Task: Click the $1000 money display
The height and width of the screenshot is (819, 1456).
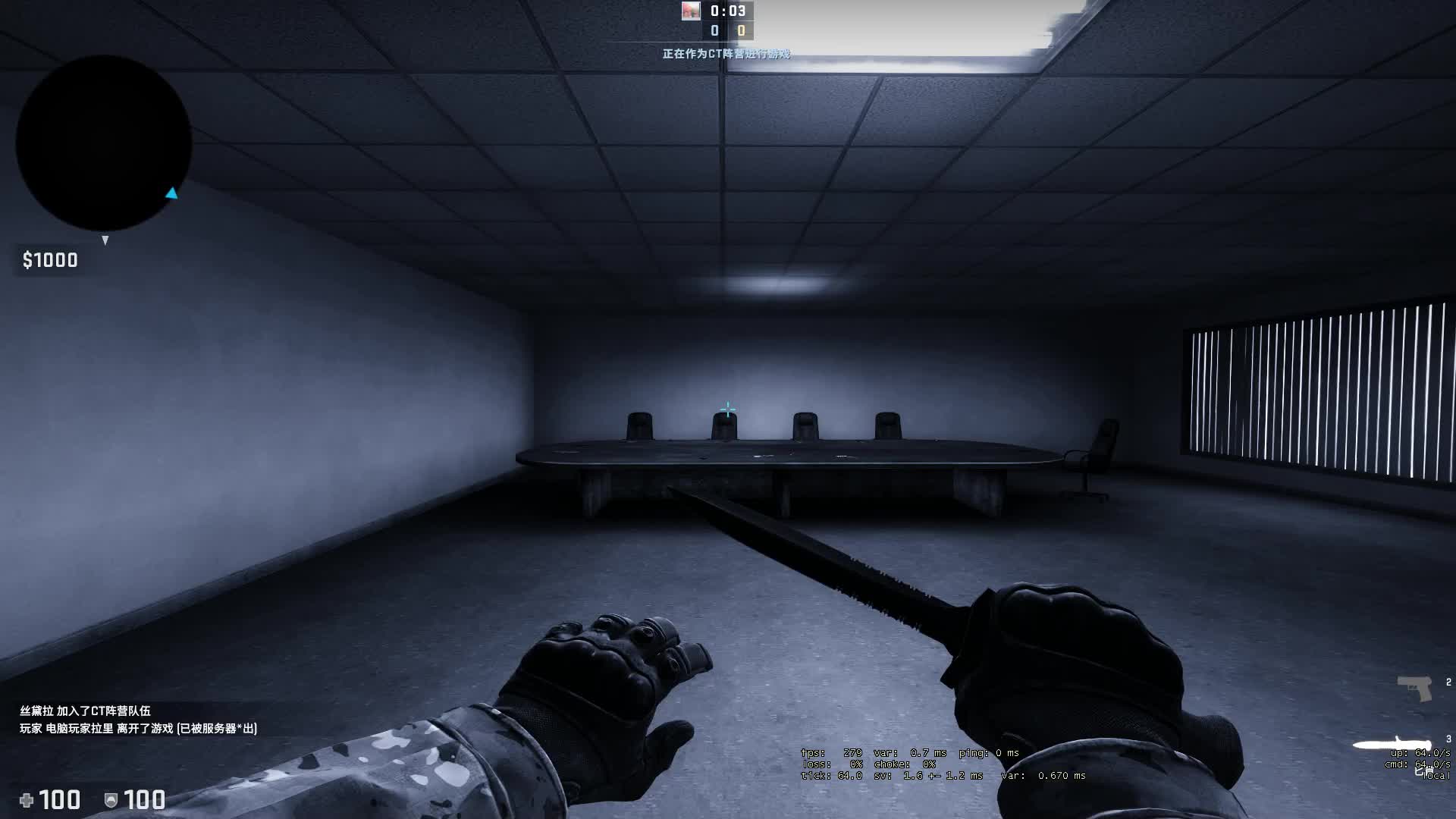Action: point(49,259)
